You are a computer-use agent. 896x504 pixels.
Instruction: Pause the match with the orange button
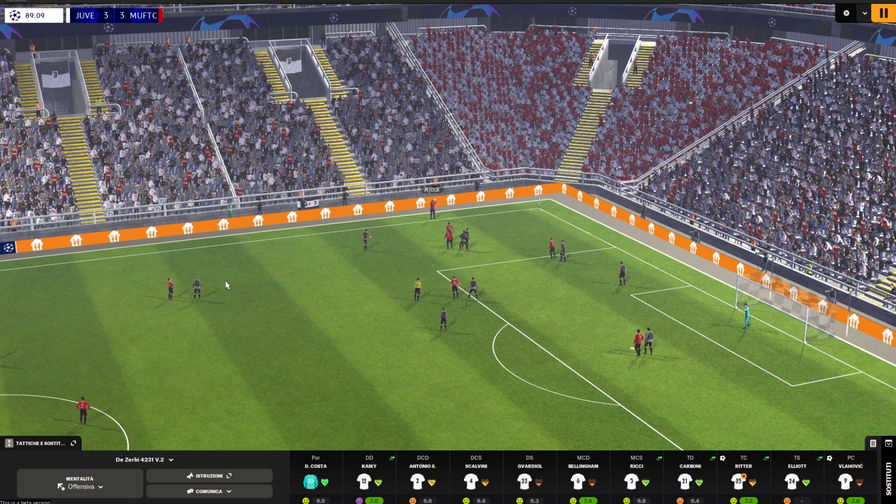883,13
